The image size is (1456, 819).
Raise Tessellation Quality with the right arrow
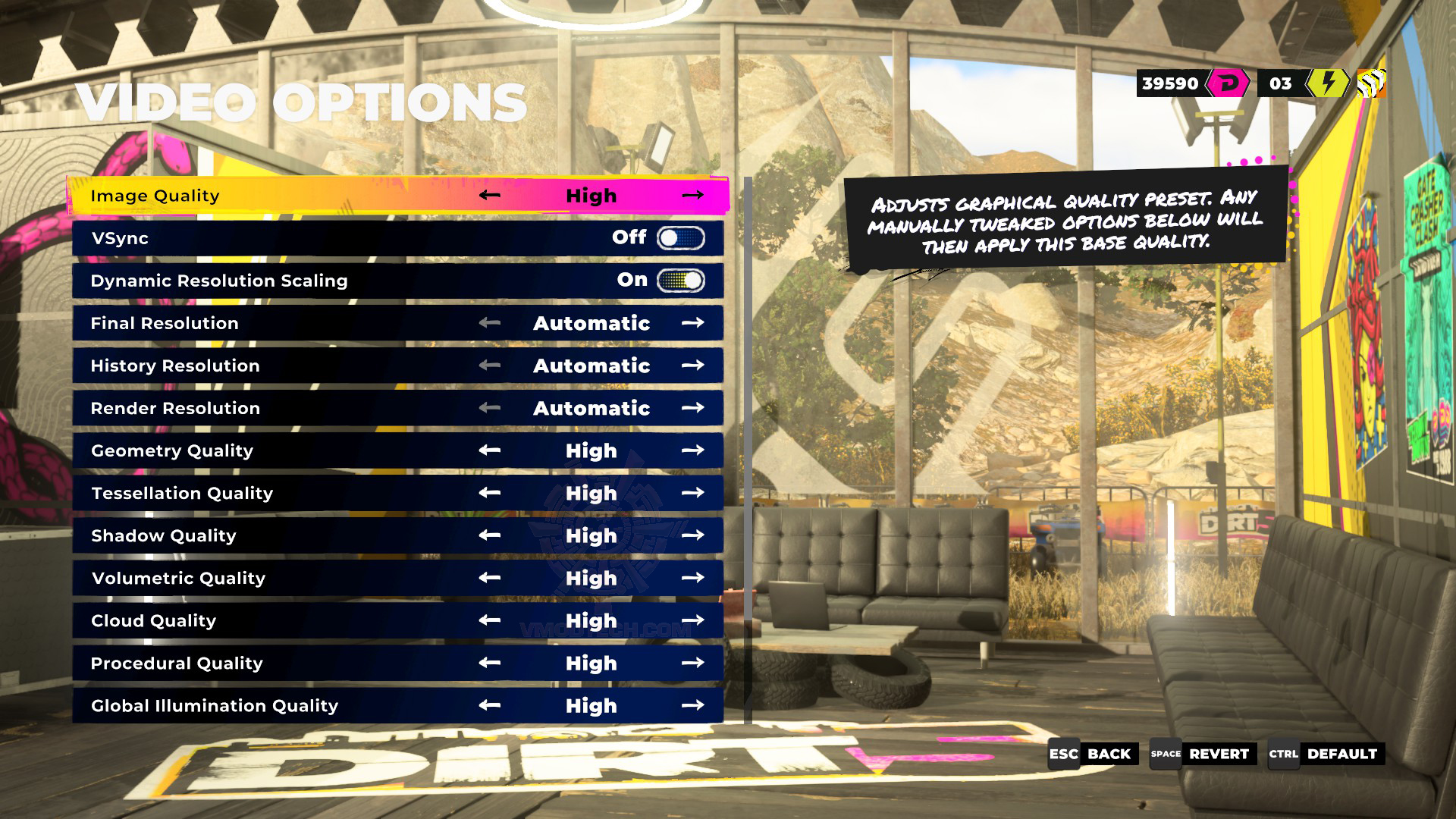pyautogui.click(x=692, y=493)
